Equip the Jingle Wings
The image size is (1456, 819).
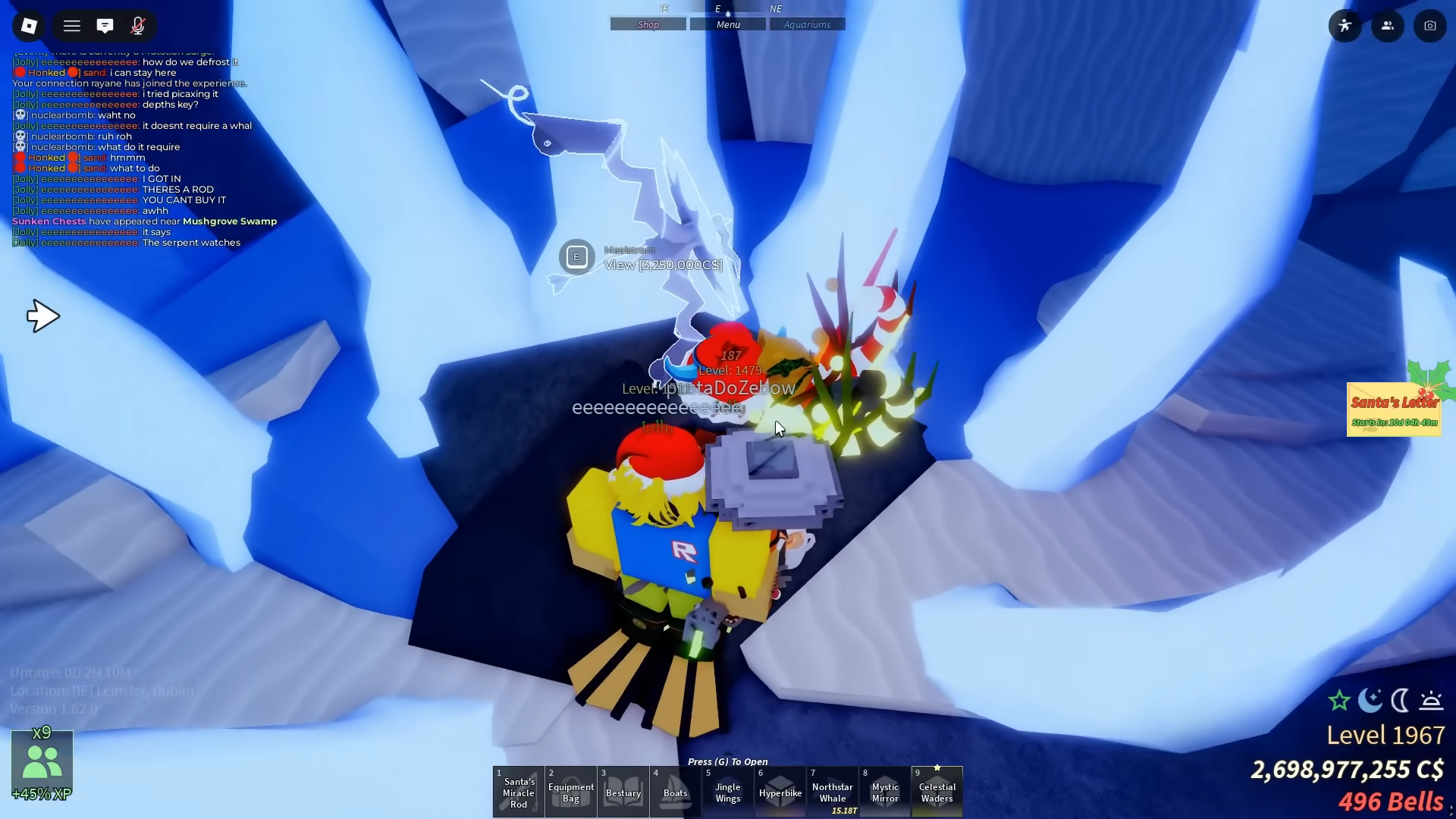tap(727, 791)
